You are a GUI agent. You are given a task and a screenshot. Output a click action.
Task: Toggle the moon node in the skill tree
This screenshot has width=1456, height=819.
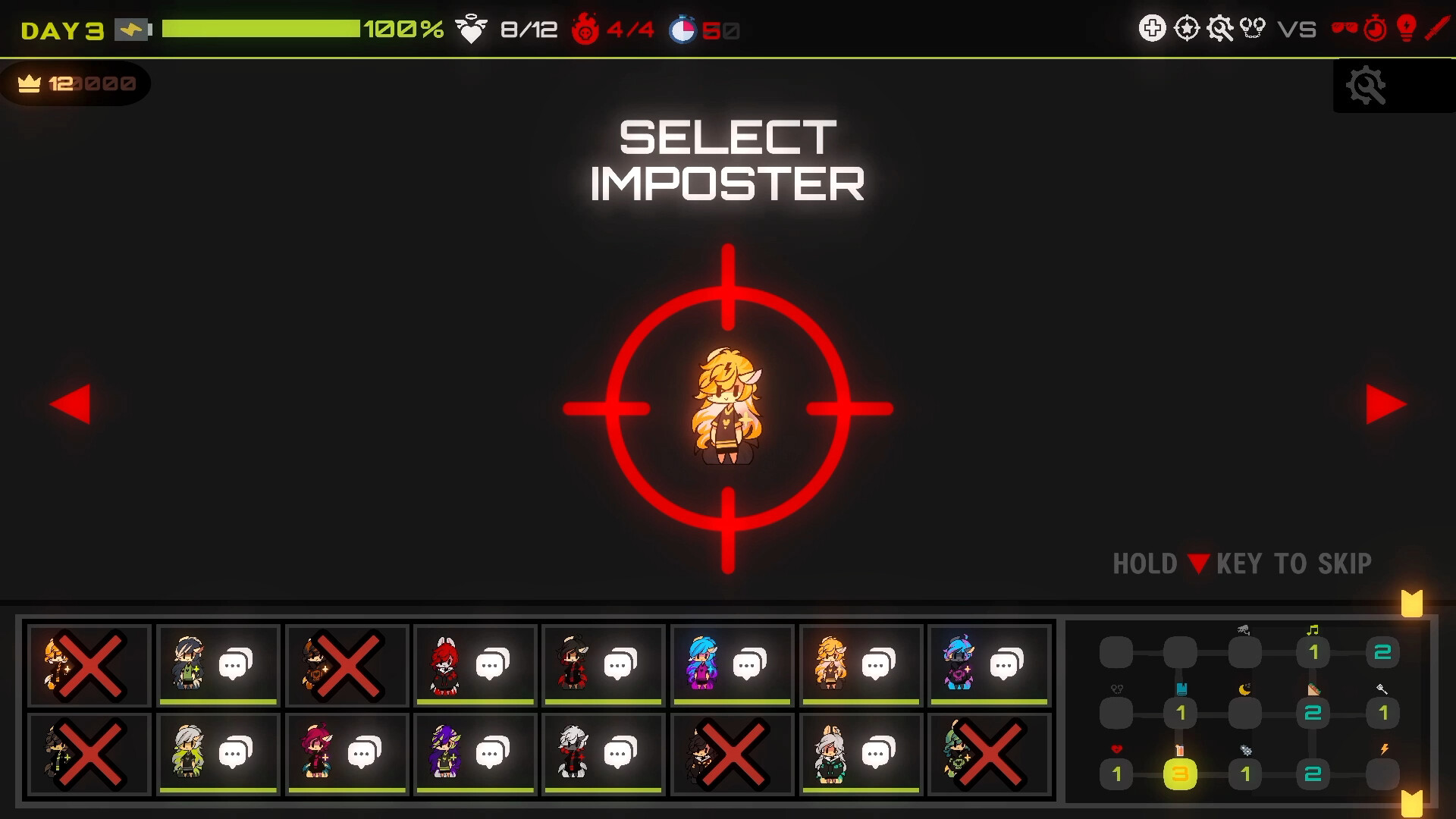point(1244,711)
